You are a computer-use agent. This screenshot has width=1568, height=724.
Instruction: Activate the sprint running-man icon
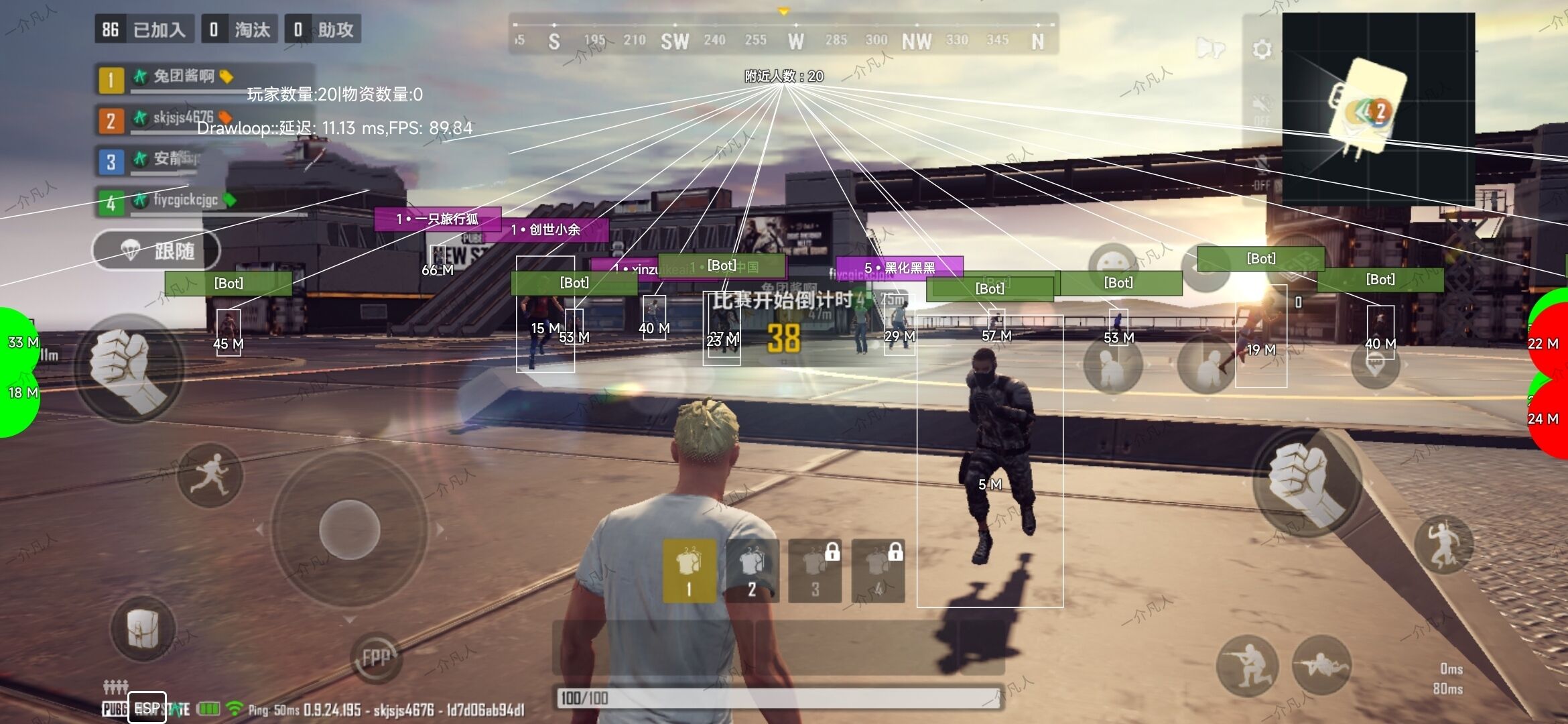coord(210,475)
